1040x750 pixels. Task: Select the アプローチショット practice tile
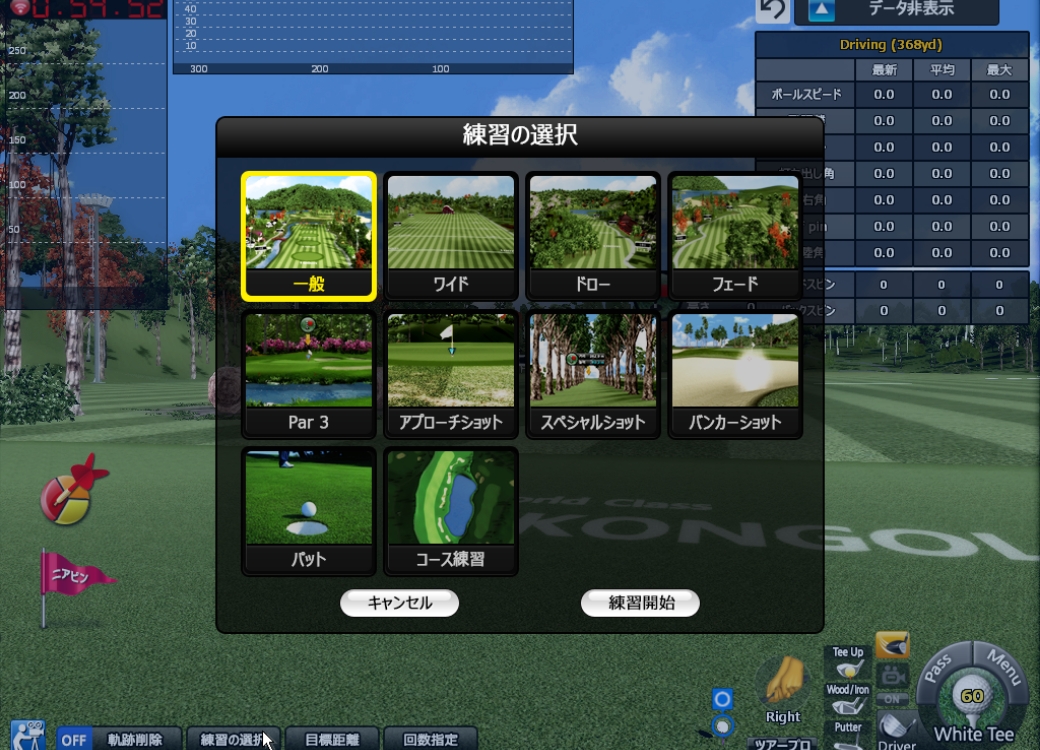tap(451, 375)
